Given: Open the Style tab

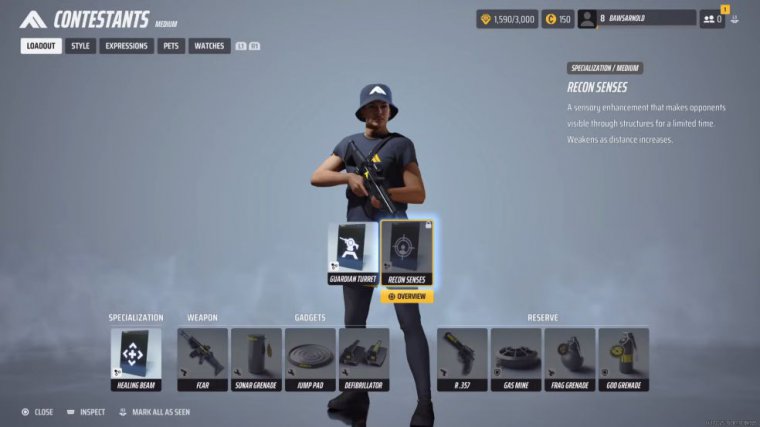Looking at the screenshot, I should pos(81,46).
